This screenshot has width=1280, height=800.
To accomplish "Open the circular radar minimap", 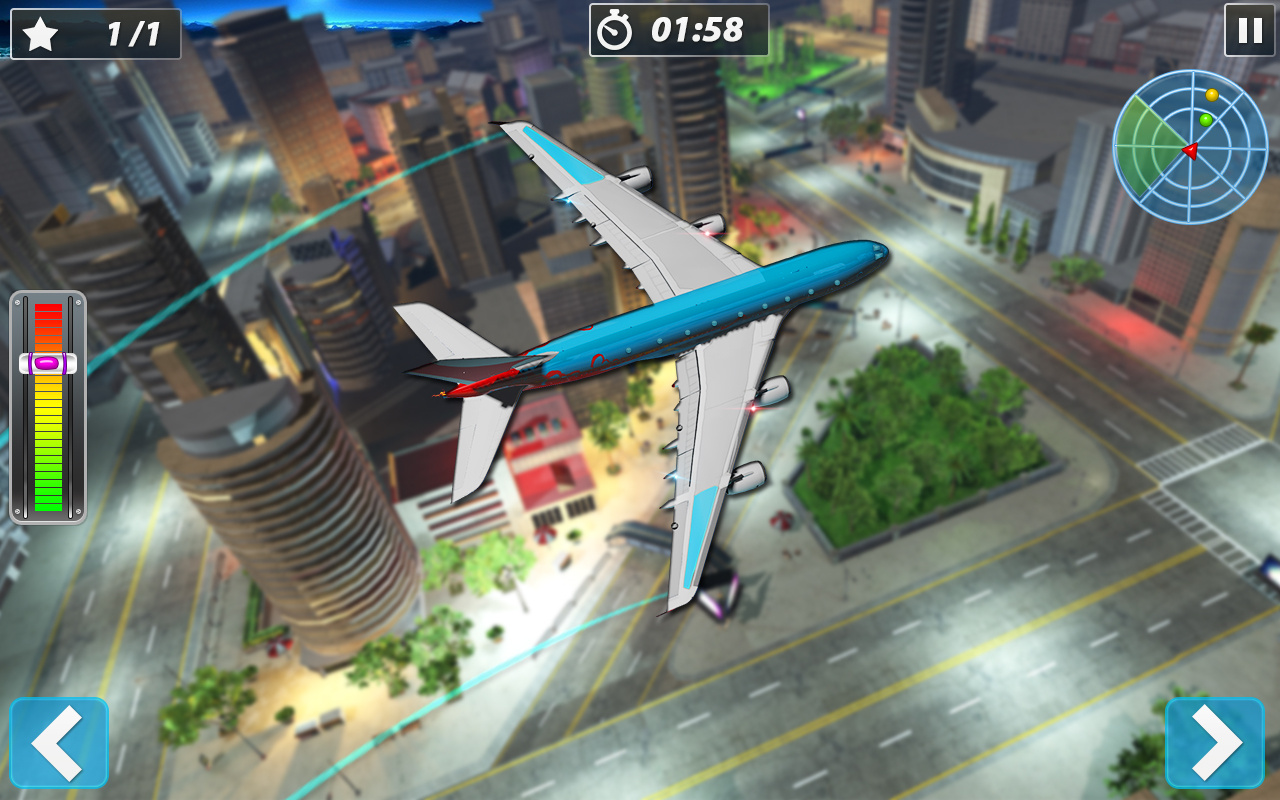I will point(1190,147).
